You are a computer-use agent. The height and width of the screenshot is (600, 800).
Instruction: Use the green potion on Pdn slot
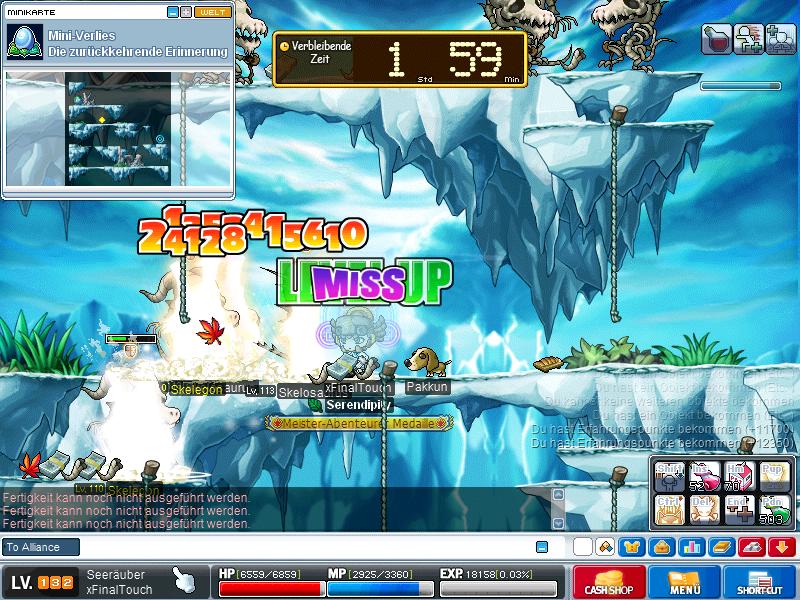click(x=774, y=510)
